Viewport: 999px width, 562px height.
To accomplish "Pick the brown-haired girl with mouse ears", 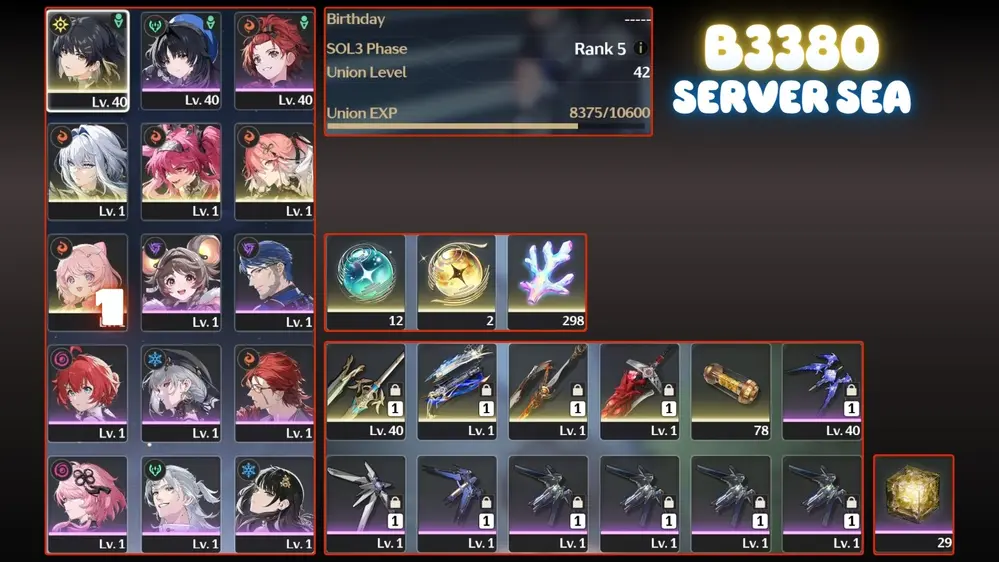I will coord(181,281).
